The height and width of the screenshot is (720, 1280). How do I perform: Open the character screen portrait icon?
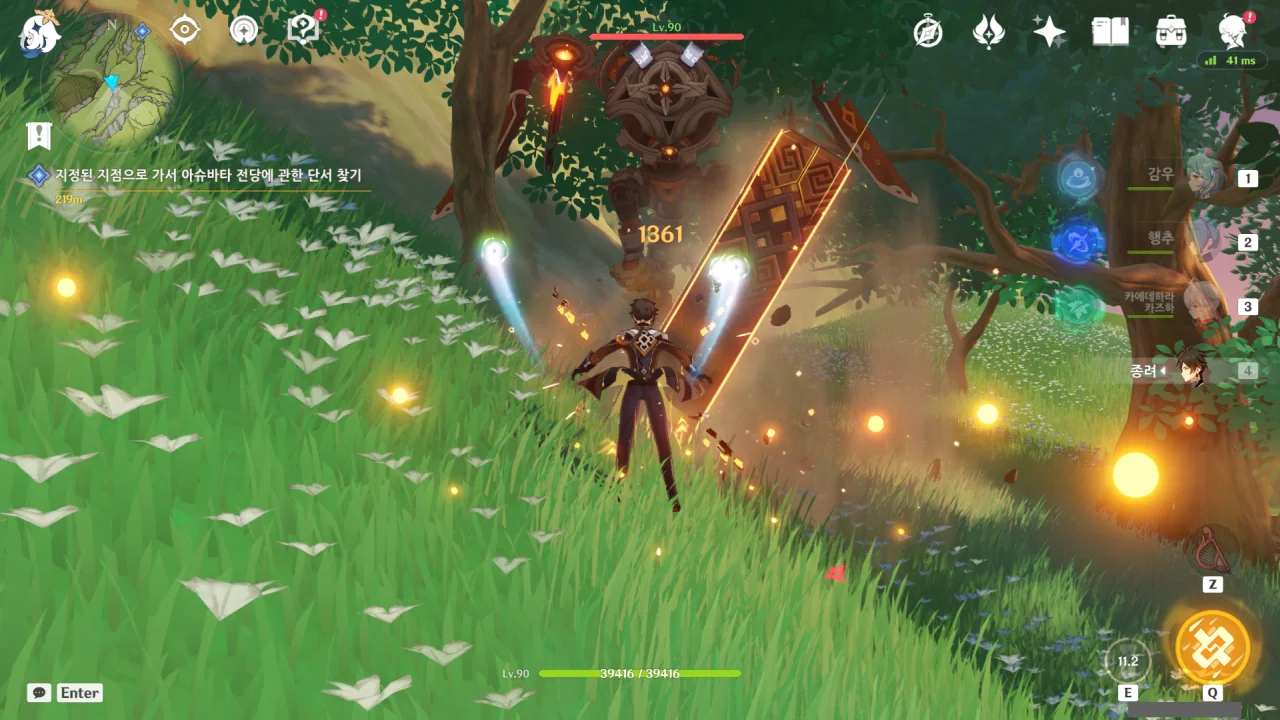1232,32
